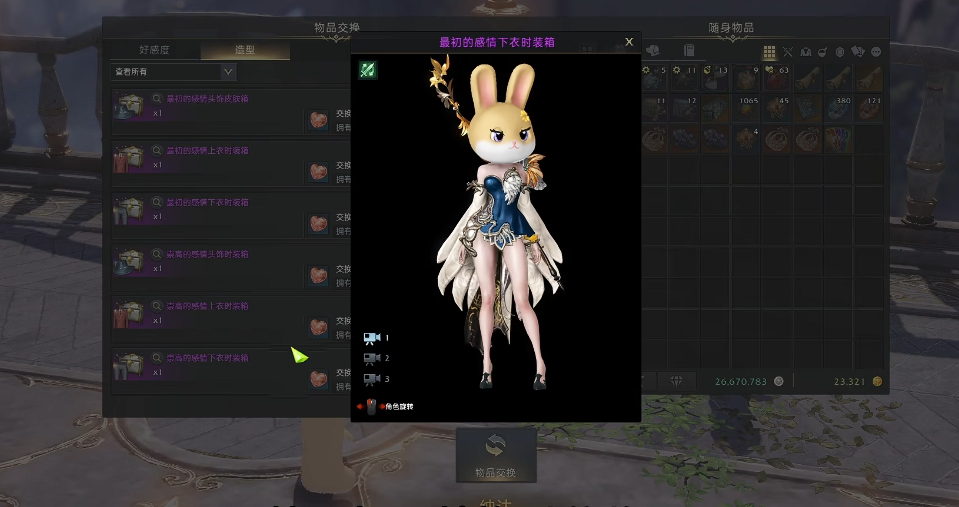Click the 物品交换 button below the preview
Screen dimensions: 959x507
point(496,455)
